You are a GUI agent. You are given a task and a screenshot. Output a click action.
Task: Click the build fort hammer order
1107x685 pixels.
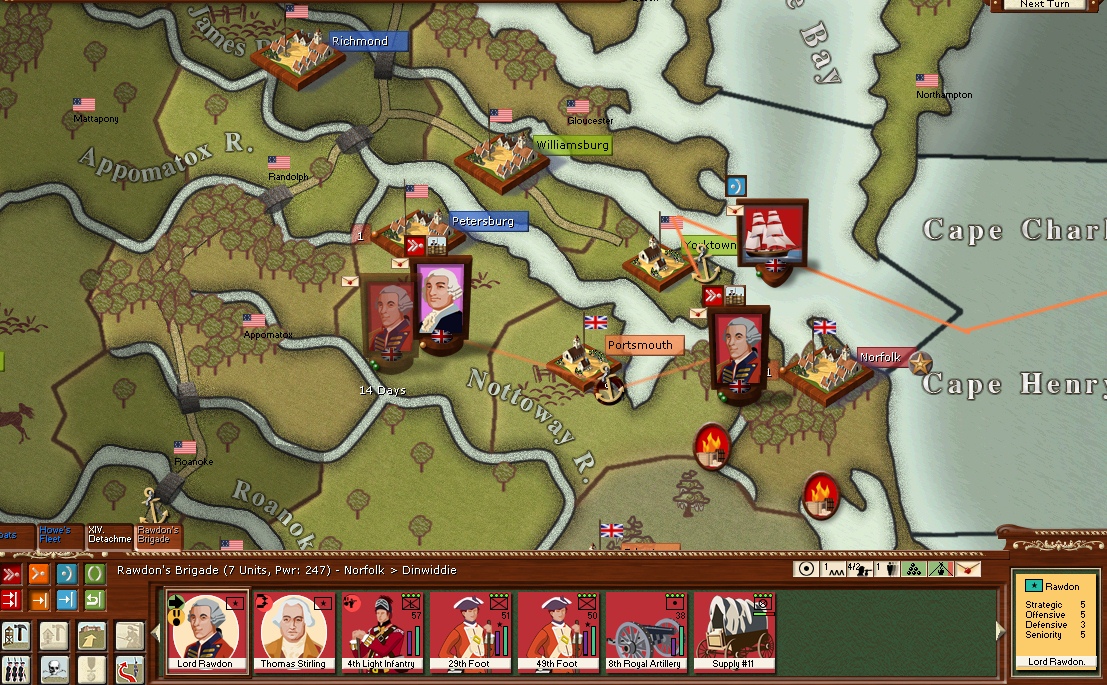coord(15,634)
